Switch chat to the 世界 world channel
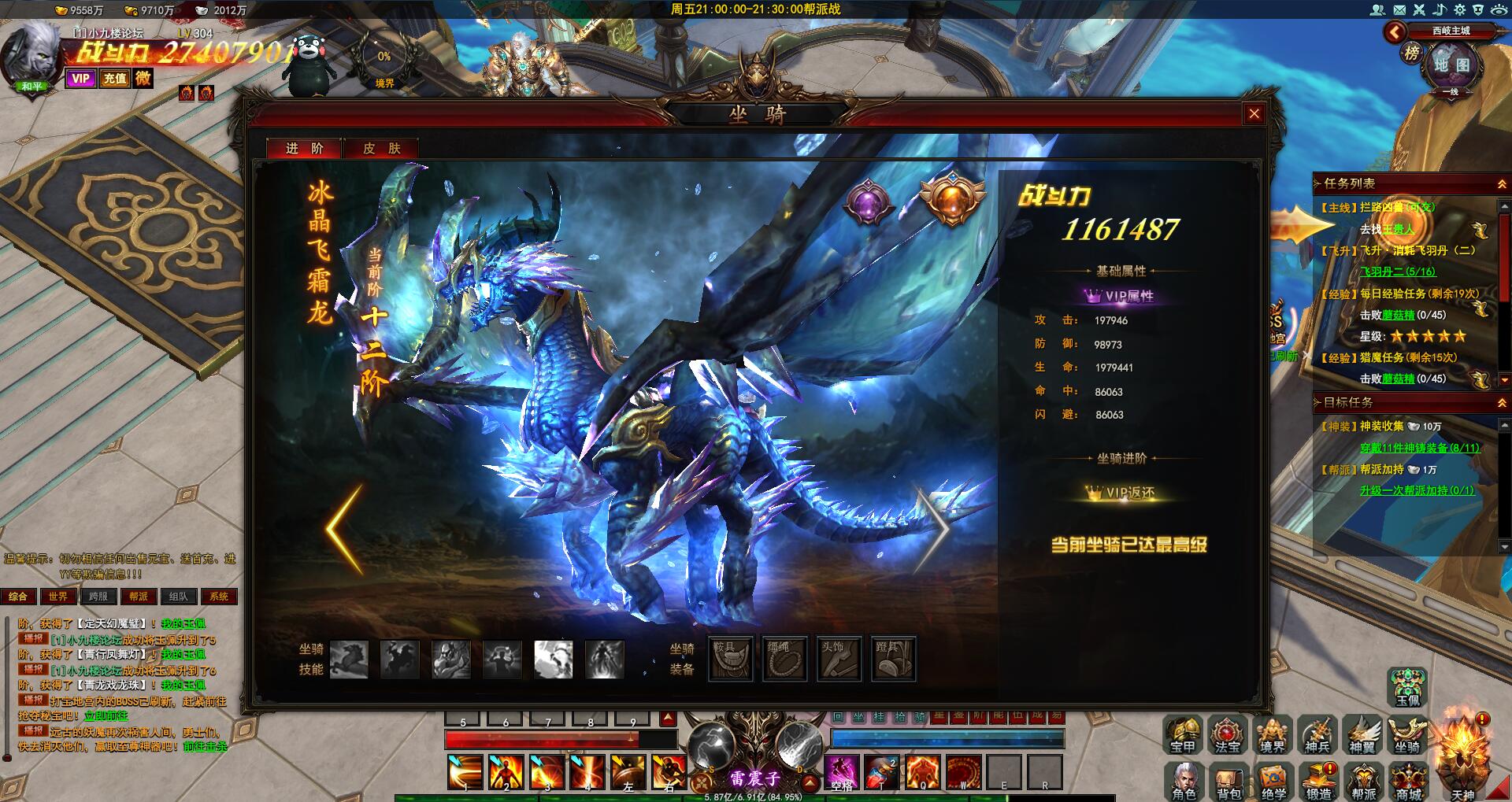1512x802 pixels. (x=58, y=597)
